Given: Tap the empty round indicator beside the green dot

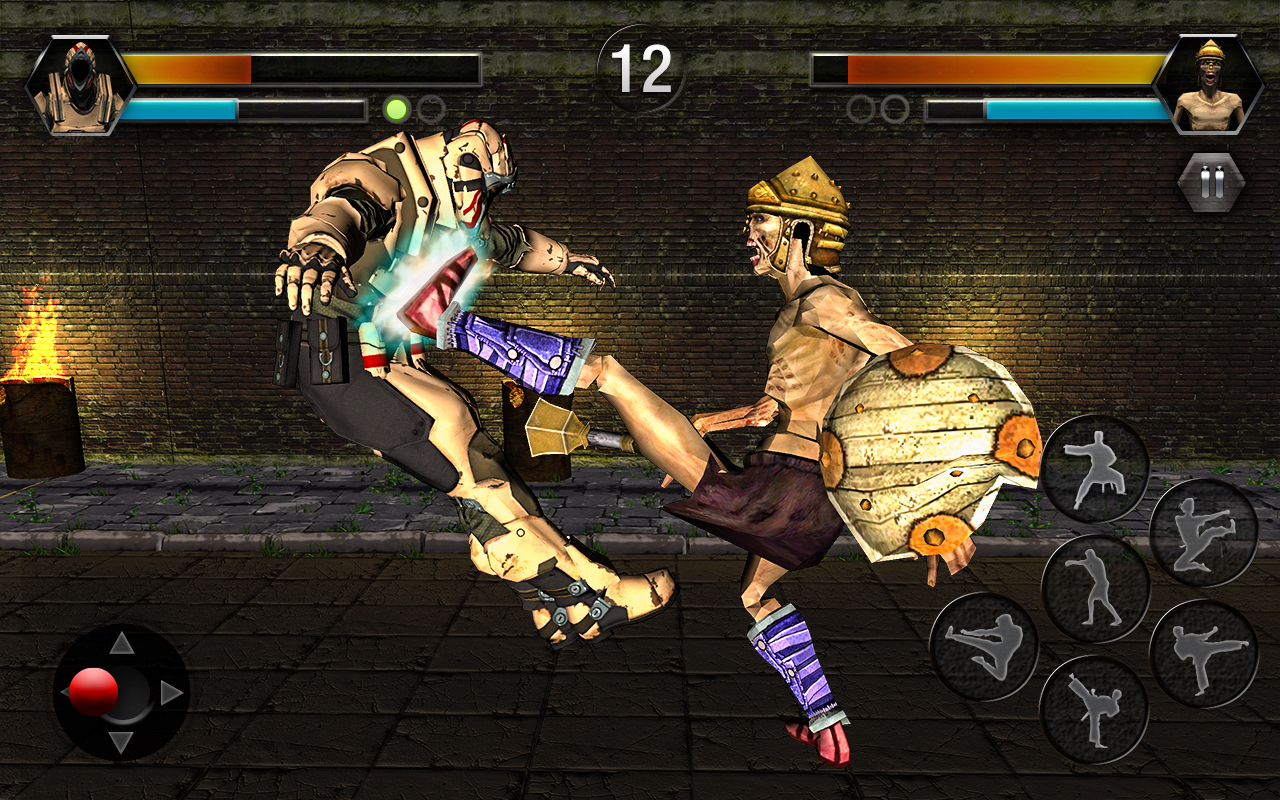Looking at the screenshot, I should tap(431, 108).
